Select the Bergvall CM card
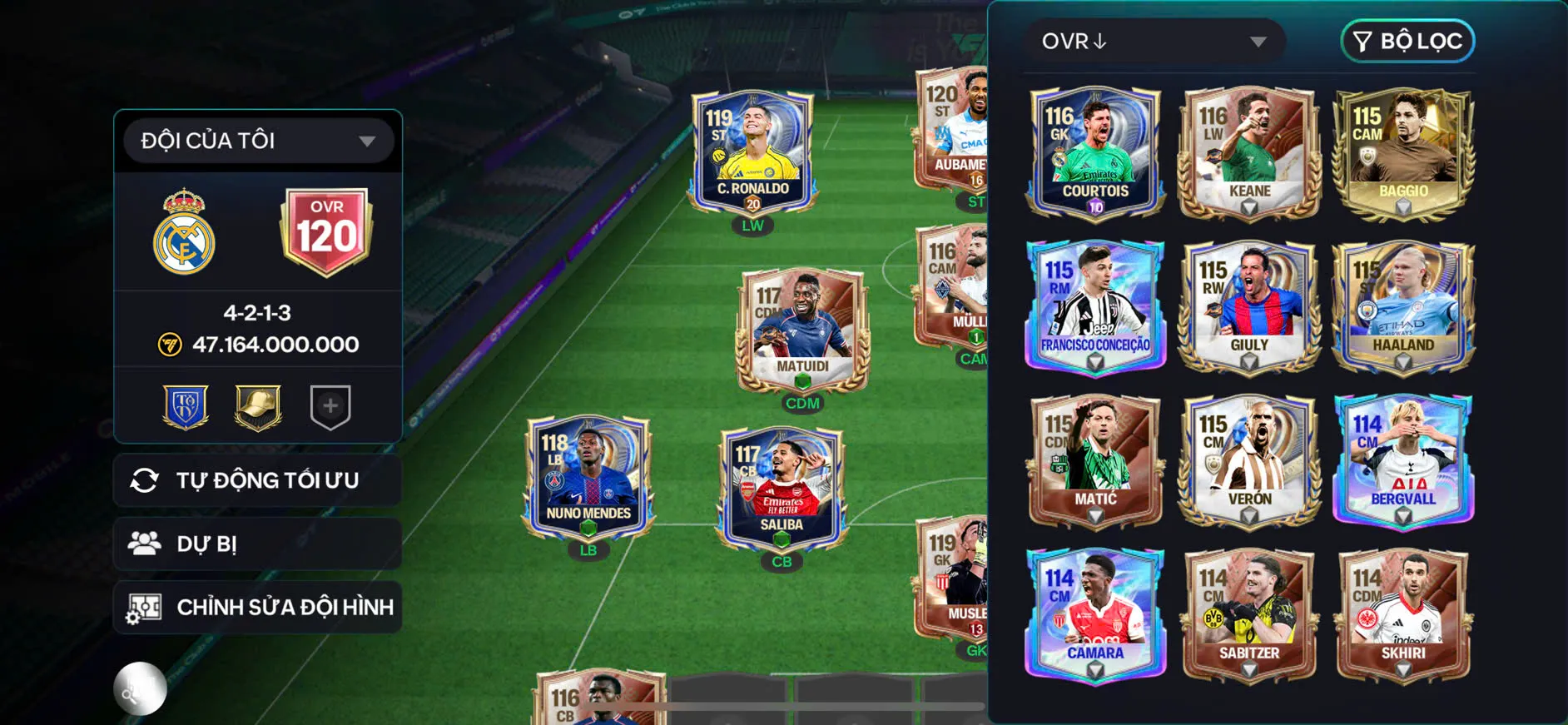1568x725 pixels. (1403, 459)
